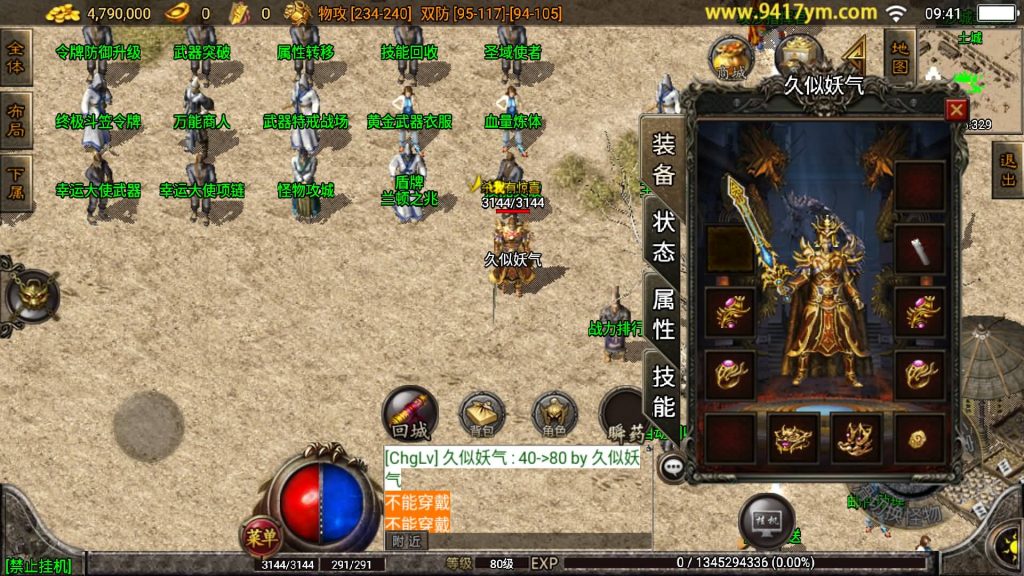
Task: Open the 菜单 main menu button
Action: click(262, 537)
